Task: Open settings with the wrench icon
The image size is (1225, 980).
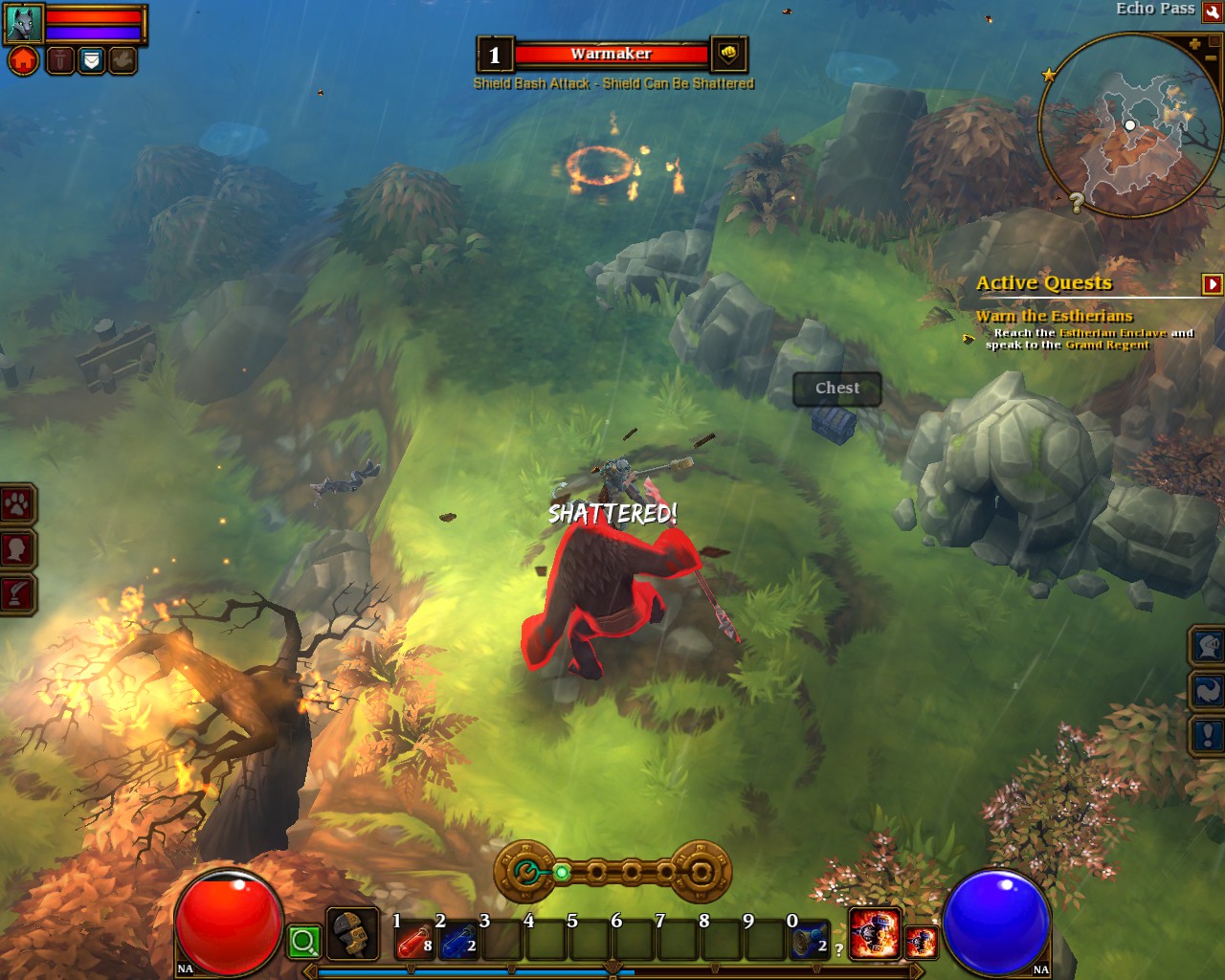Action: [x=1213, y=11]
